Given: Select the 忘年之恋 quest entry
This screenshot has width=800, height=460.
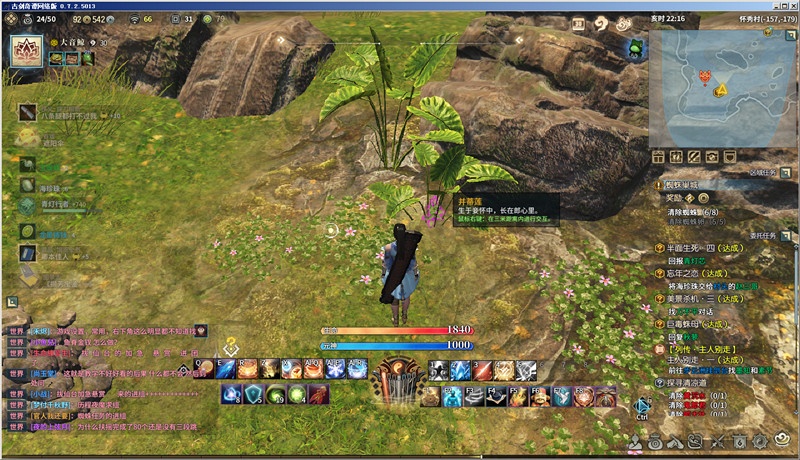Looking at the screenshot, I should [690, 272].
